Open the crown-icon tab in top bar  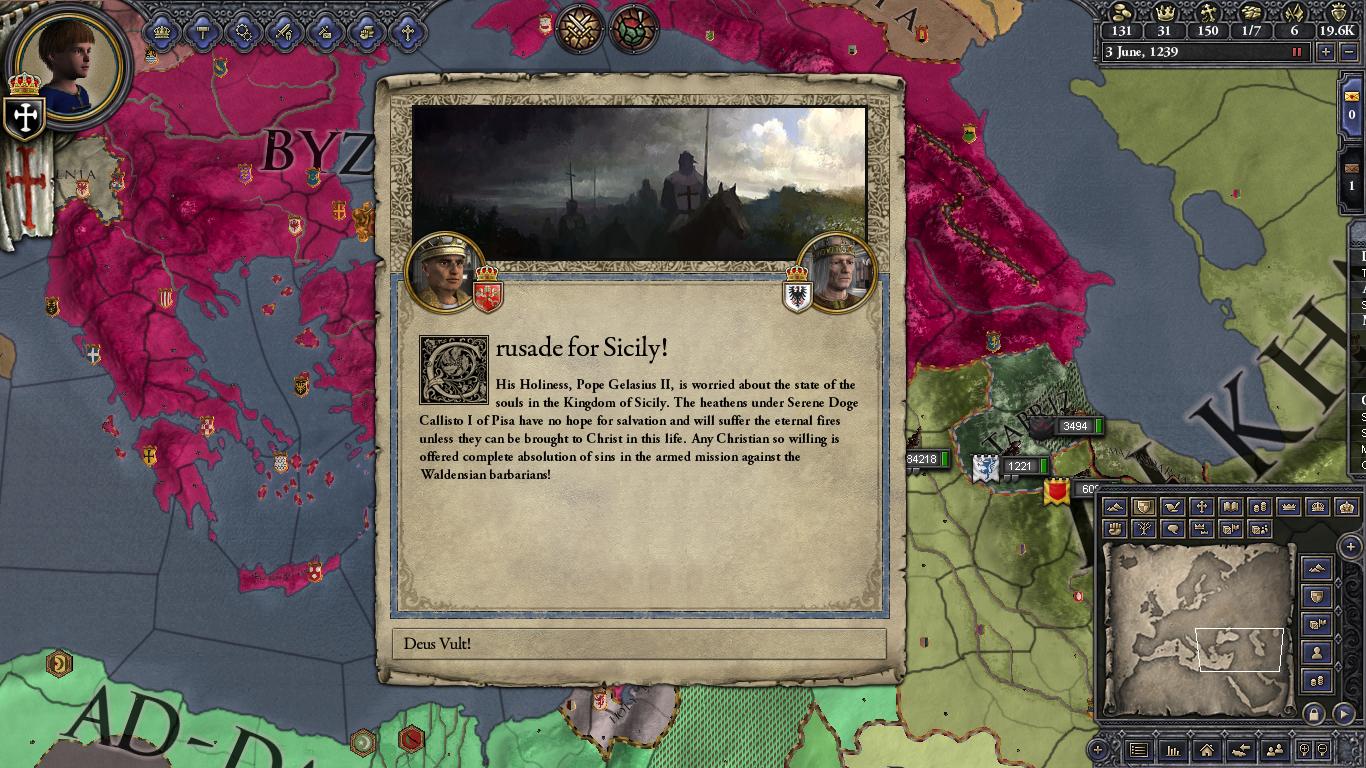click(162, 32)
